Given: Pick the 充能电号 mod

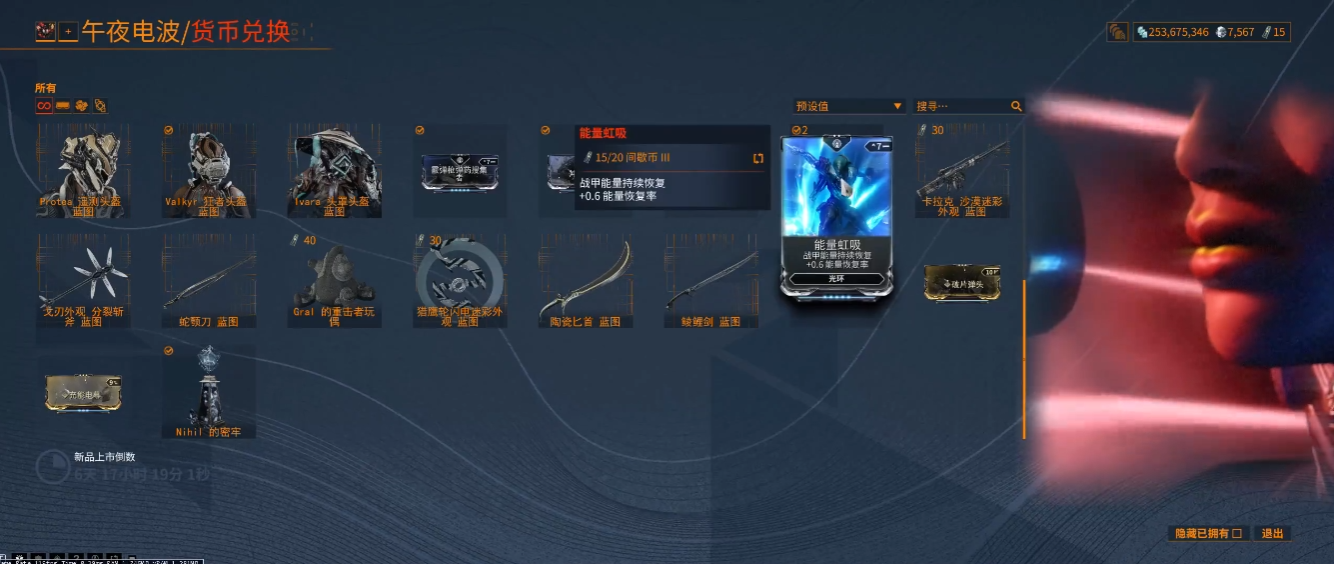Looking at the screenshot, I should [83, 393].
